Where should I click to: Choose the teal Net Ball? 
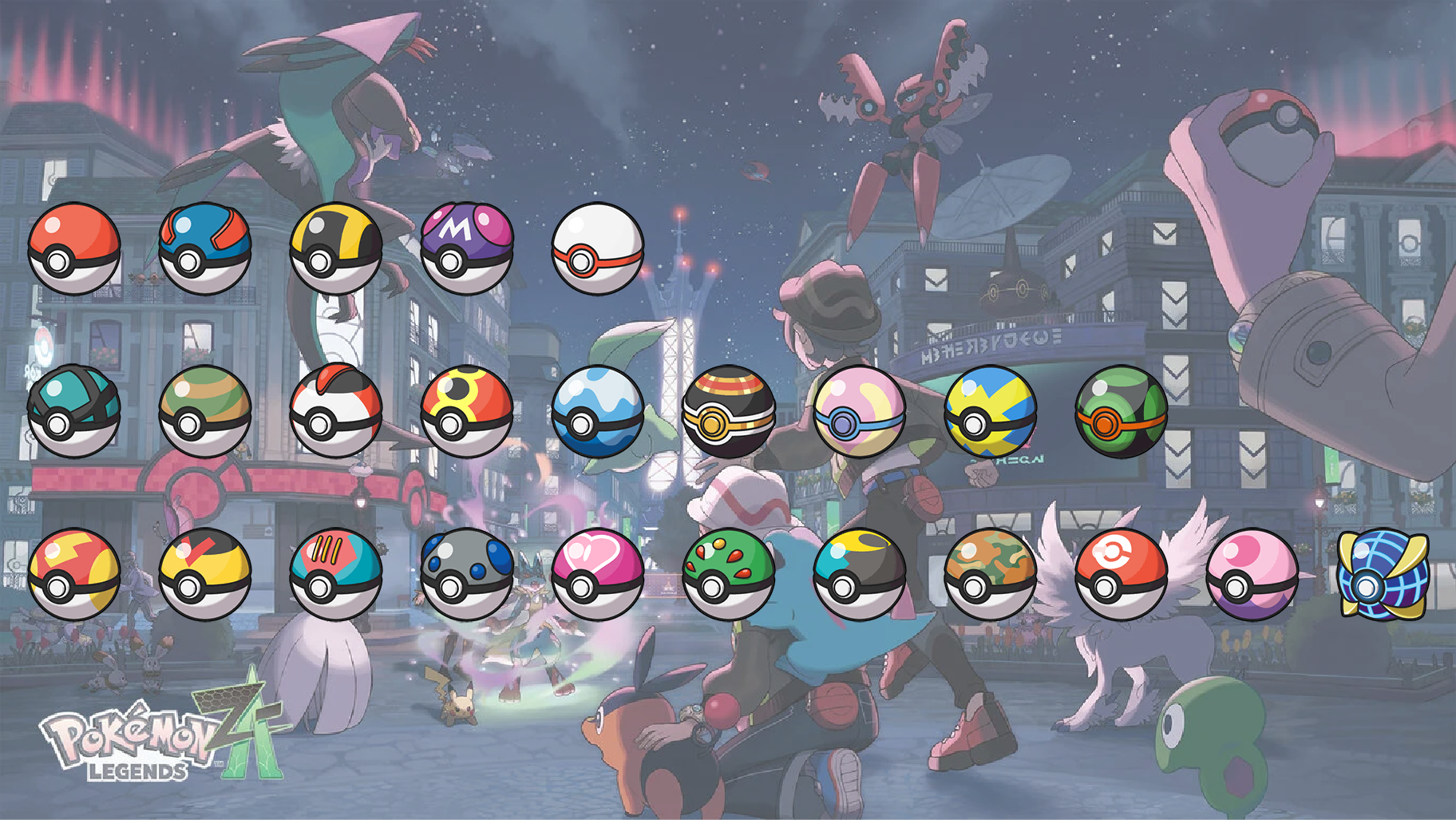pos(74,411)
